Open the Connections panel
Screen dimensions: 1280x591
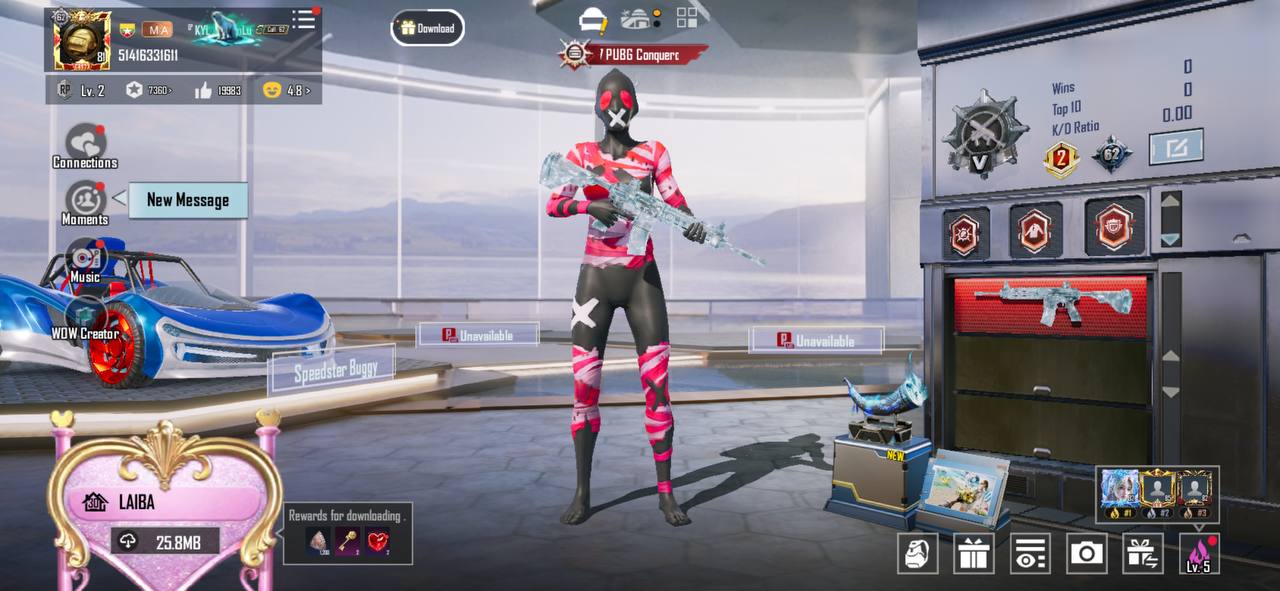pyautogui.click(x=85, y=146)
